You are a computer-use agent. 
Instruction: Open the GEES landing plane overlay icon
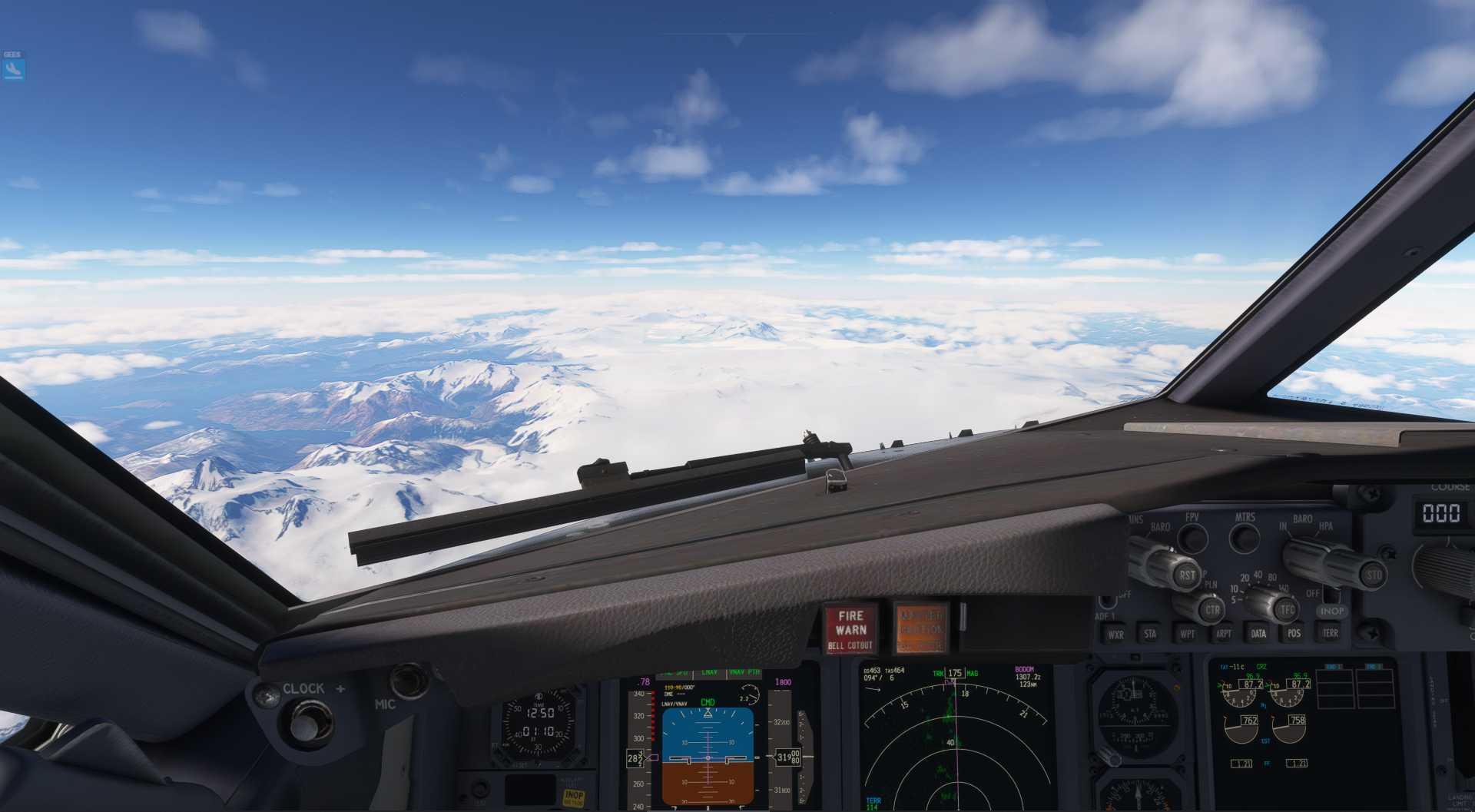pos(13,70)
